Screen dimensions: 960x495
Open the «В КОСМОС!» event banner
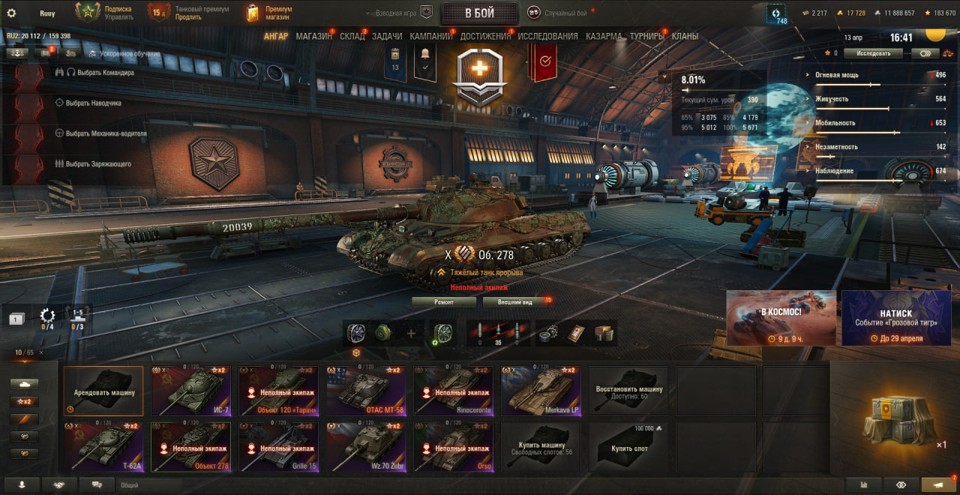pos(781,318)
